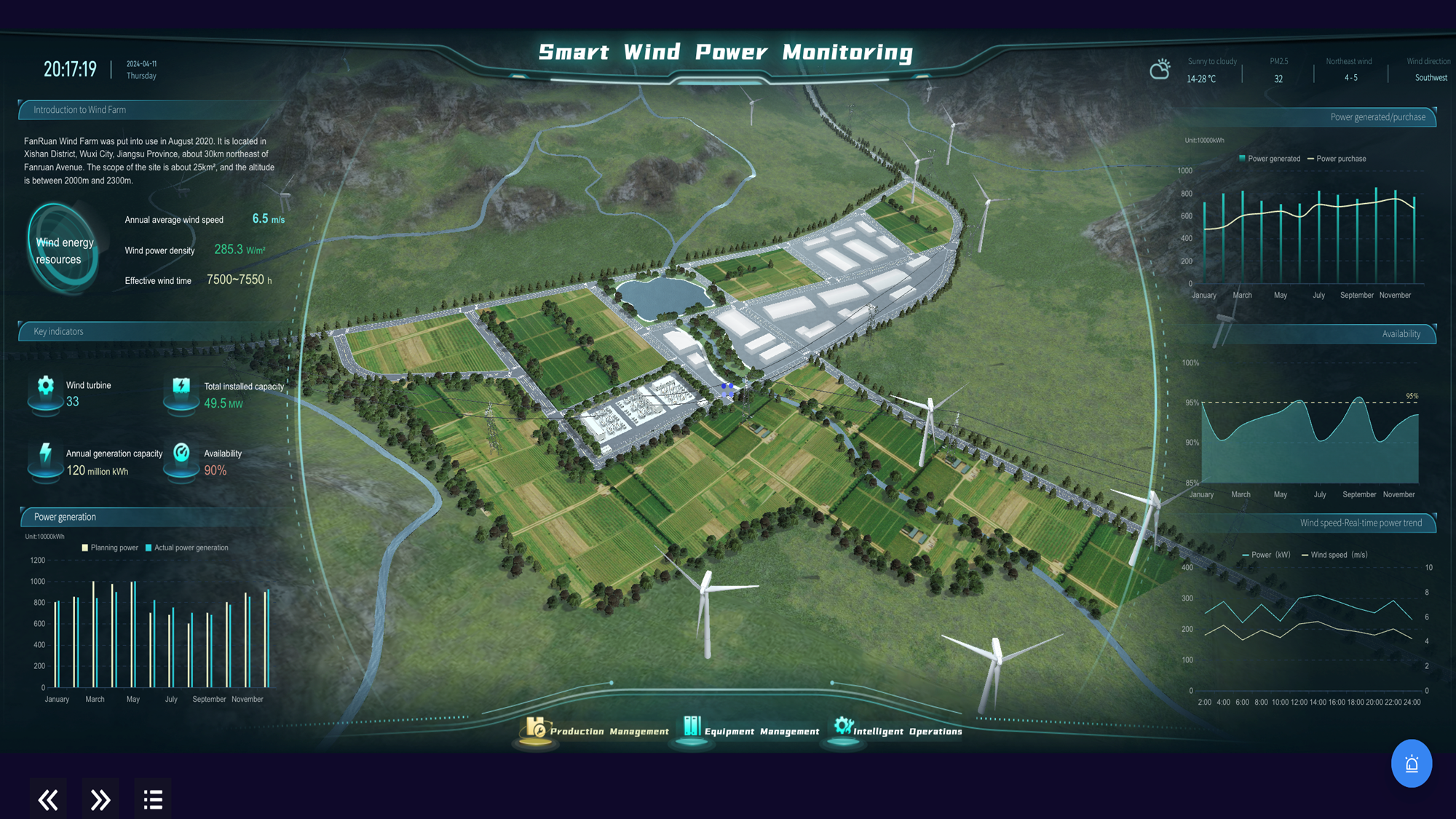This screenshot has height=819, width=1456.
Task: Toggle Actual power generation legend entry
Action: coord(187,547)
